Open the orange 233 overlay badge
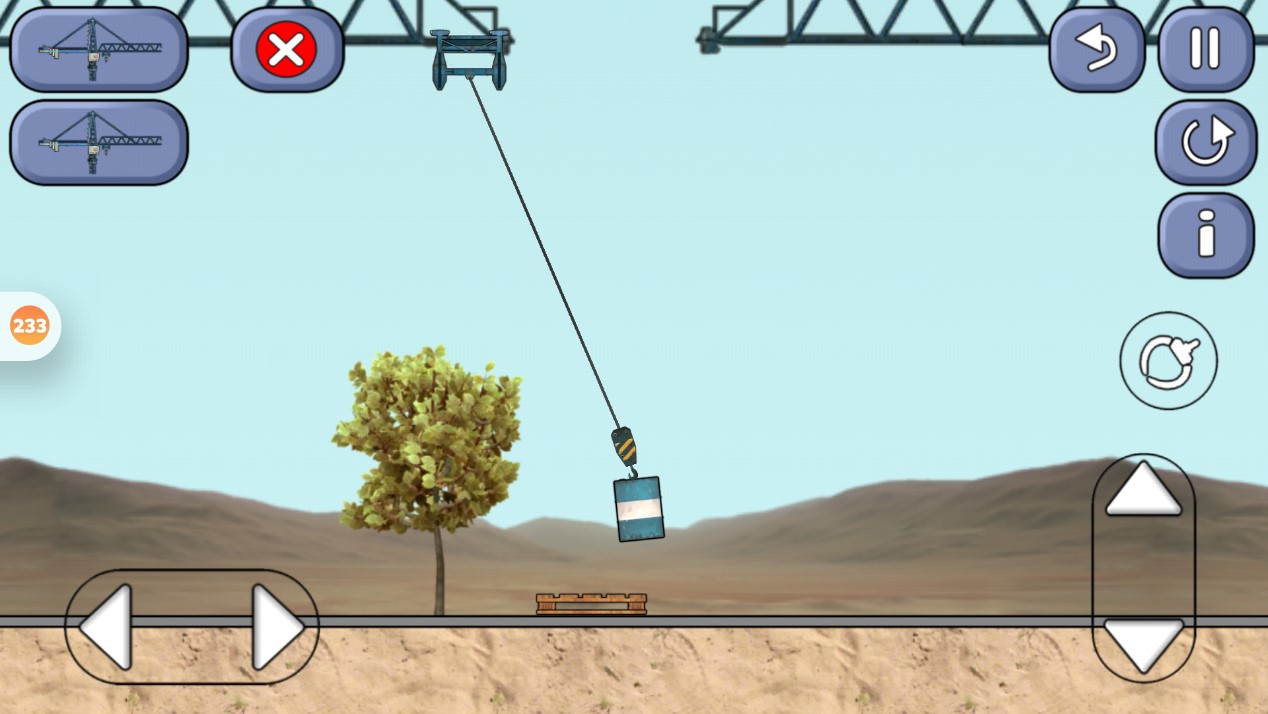This screenshot has width=1268, height=714. [30, 326]
